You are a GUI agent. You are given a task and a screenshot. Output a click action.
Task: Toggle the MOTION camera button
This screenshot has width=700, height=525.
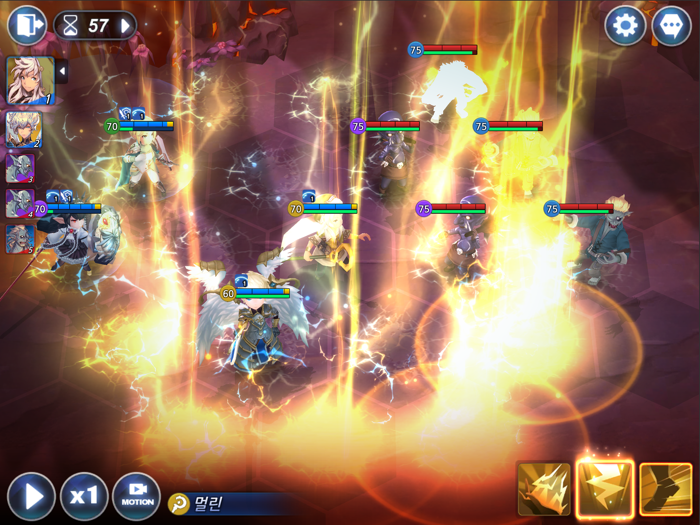pyautogui.click(x=137, y=496)
